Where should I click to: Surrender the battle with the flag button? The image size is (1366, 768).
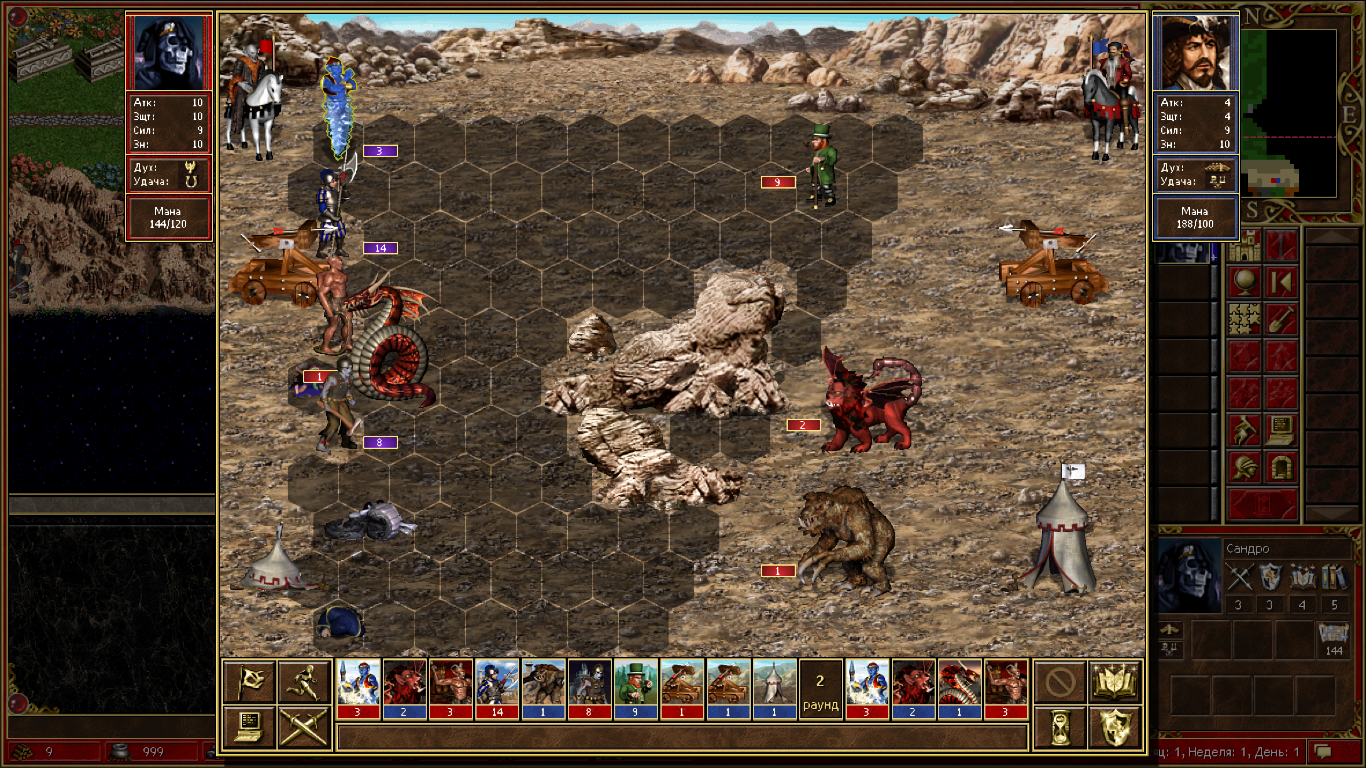[249, 682]
